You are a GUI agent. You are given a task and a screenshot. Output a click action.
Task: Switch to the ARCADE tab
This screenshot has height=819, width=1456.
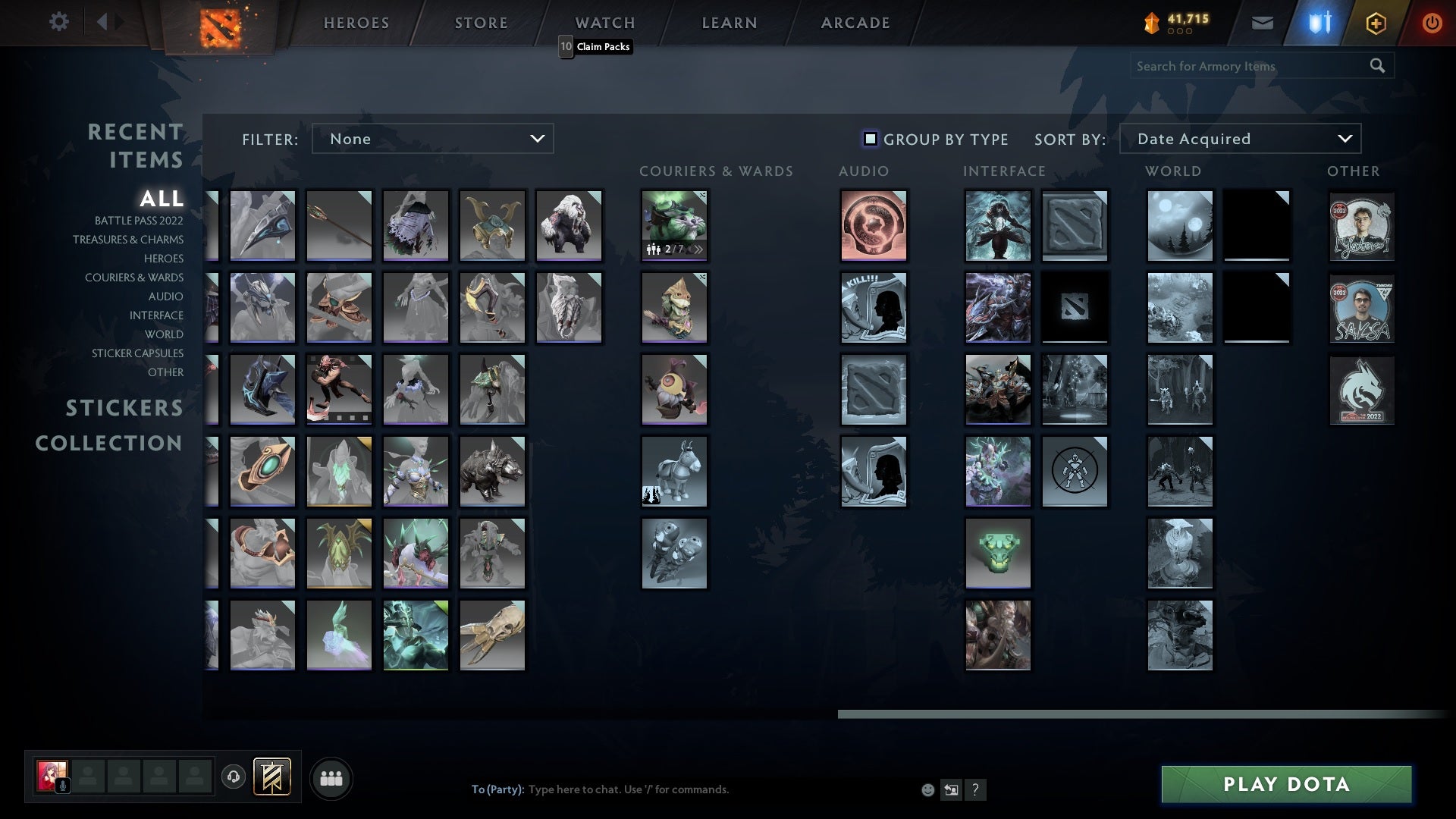(x=855, y=22)
